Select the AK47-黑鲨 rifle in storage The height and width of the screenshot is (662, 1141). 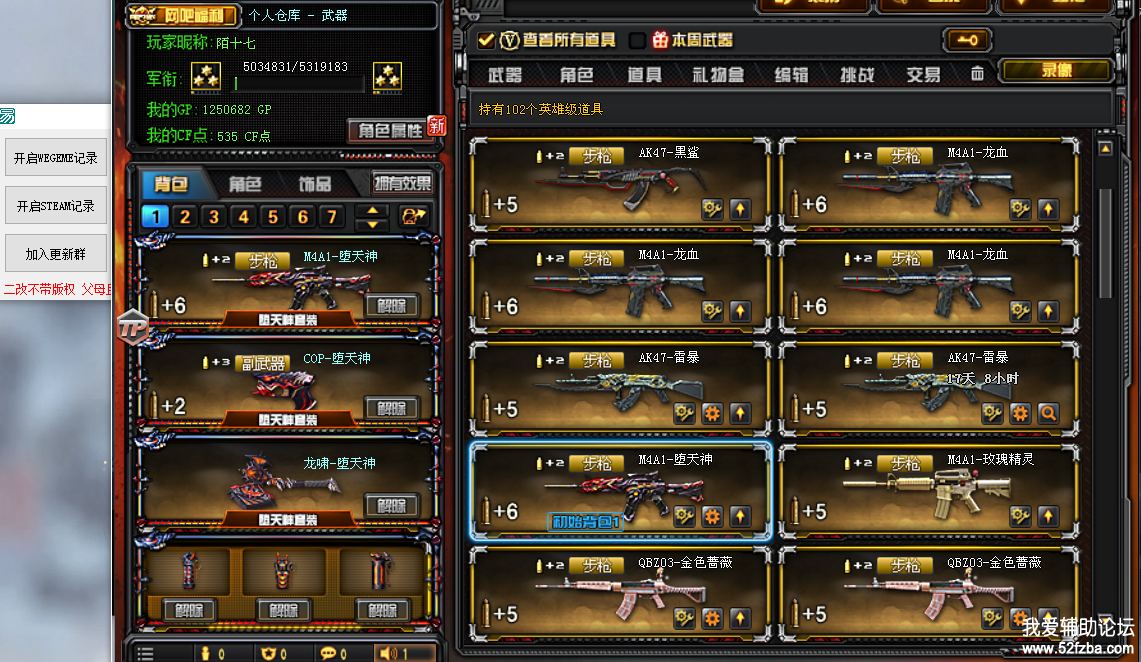[x=620, y=185]
